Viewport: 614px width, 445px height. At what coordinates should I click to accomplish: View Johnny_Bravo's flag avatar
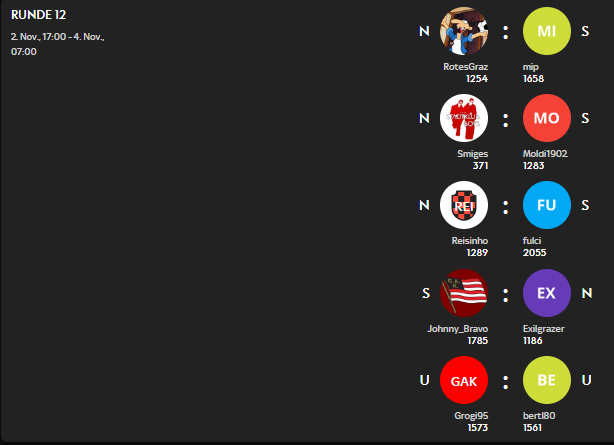464,293
